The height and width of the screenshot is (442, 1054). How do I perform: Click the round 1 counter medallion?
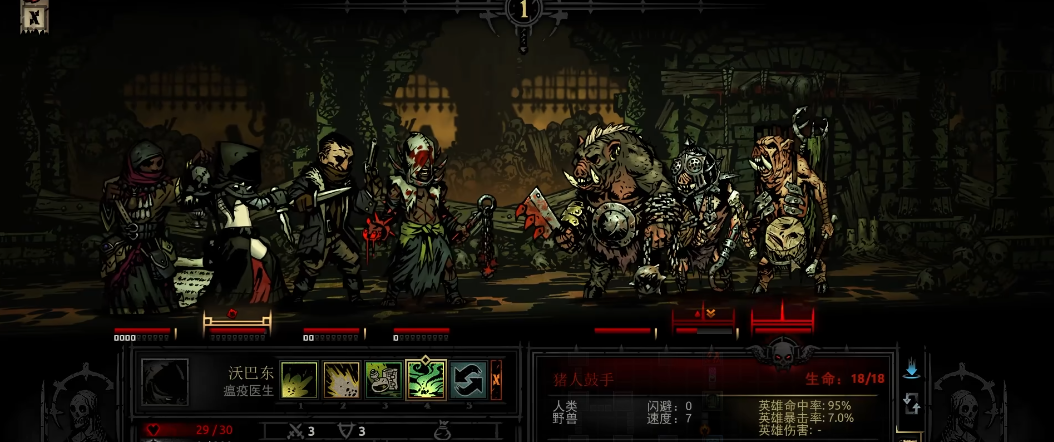[524, 11]
